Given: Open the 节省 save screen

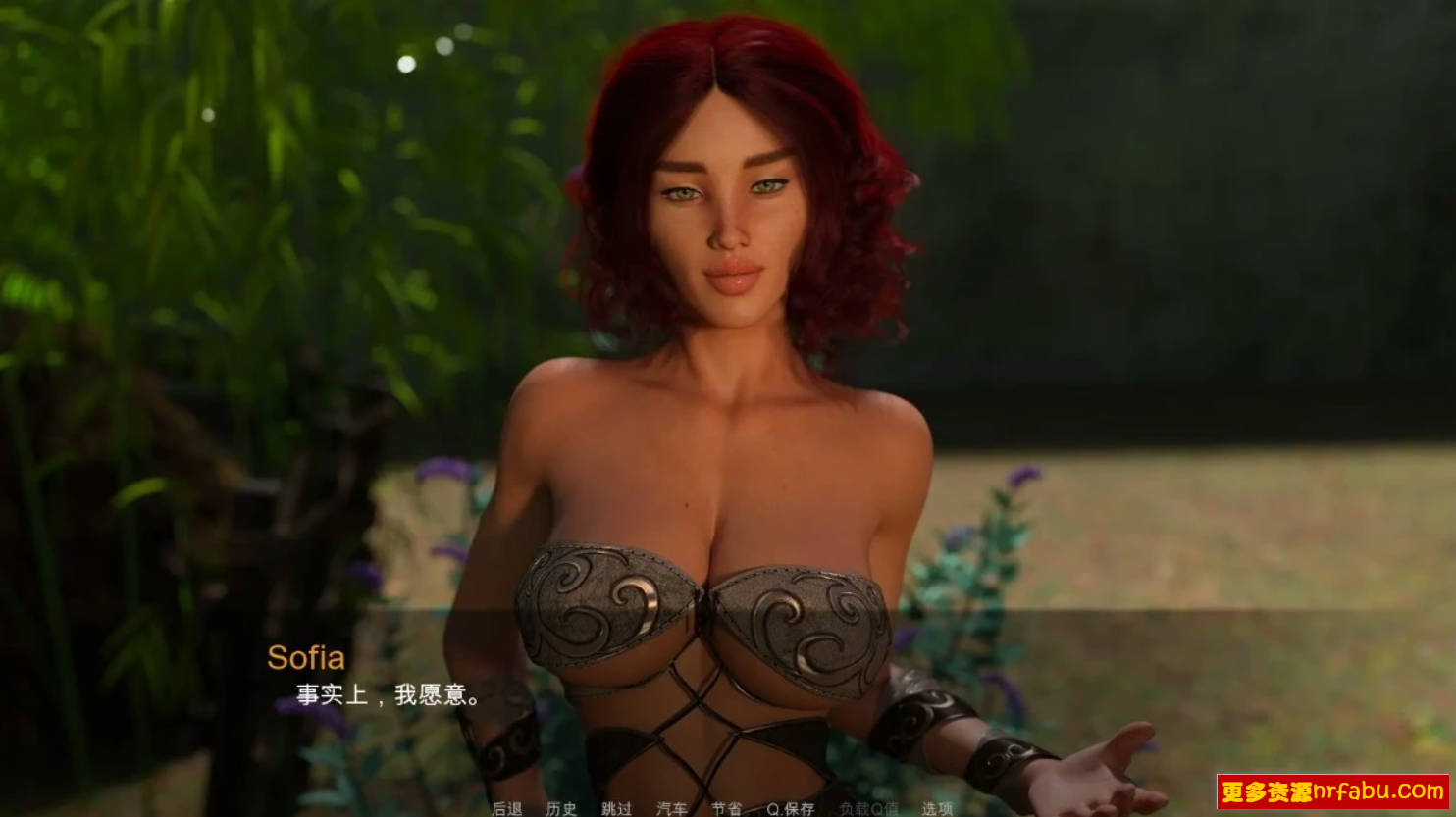Looking at the screenshot, I should click(726, 810).
